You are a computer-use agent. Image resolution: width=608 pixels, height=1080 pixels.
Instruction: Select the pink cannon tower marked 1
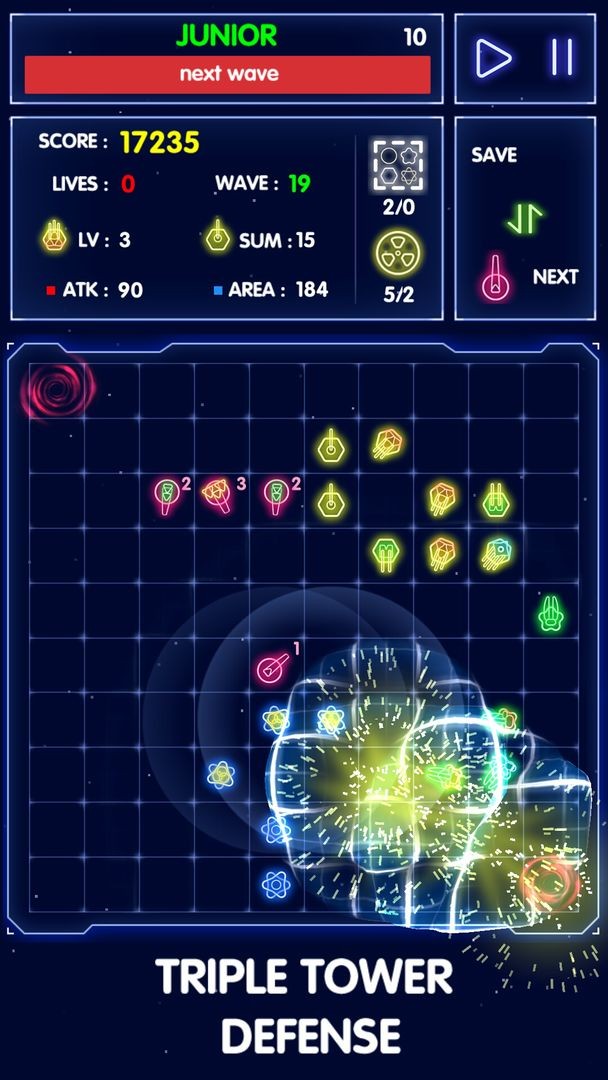(273, 666)
